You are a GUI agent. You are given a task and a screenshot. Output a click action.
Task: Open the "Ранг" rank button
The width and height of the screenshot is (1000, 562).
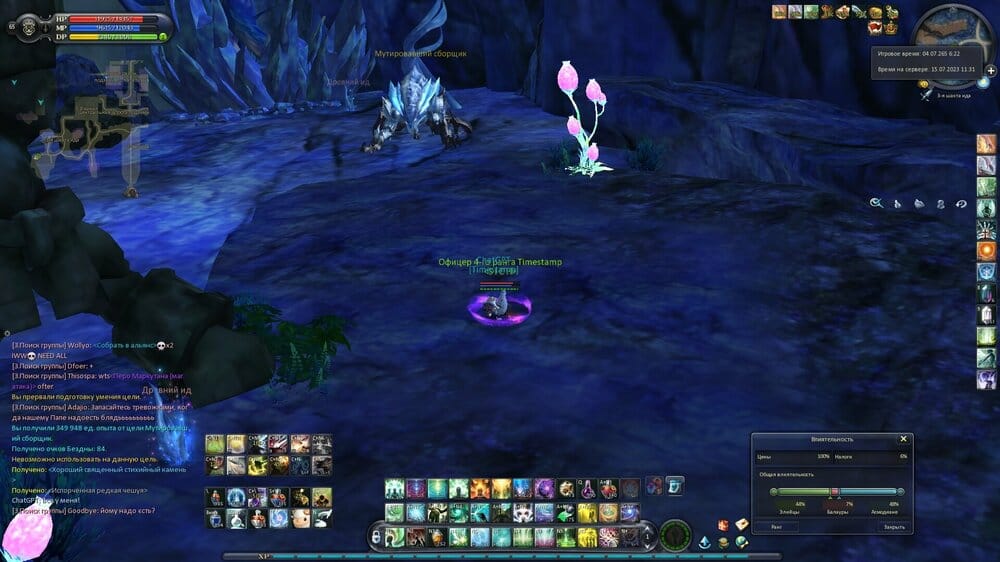[x=777, y=526]
